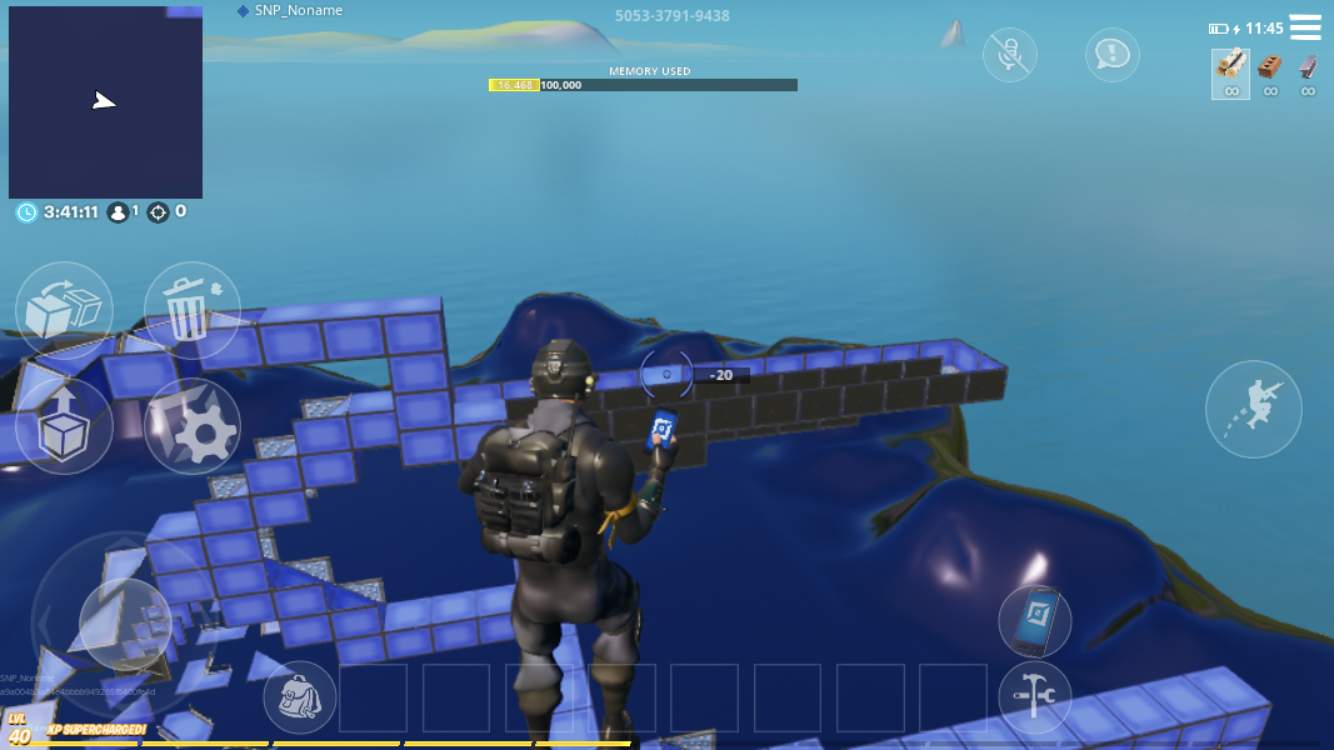The image size is (1334, 750).
Task: Open the backpack inventory
Action: (x=299, y=697)
